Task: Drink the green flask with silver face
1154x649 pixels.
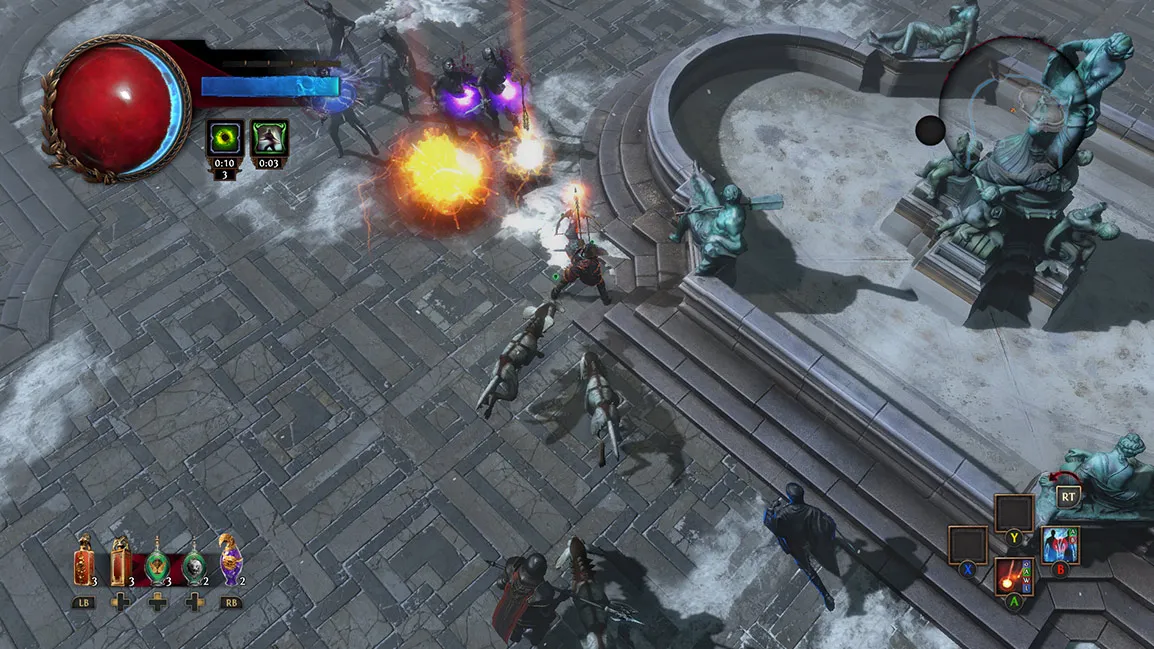Action: point(195,565)
